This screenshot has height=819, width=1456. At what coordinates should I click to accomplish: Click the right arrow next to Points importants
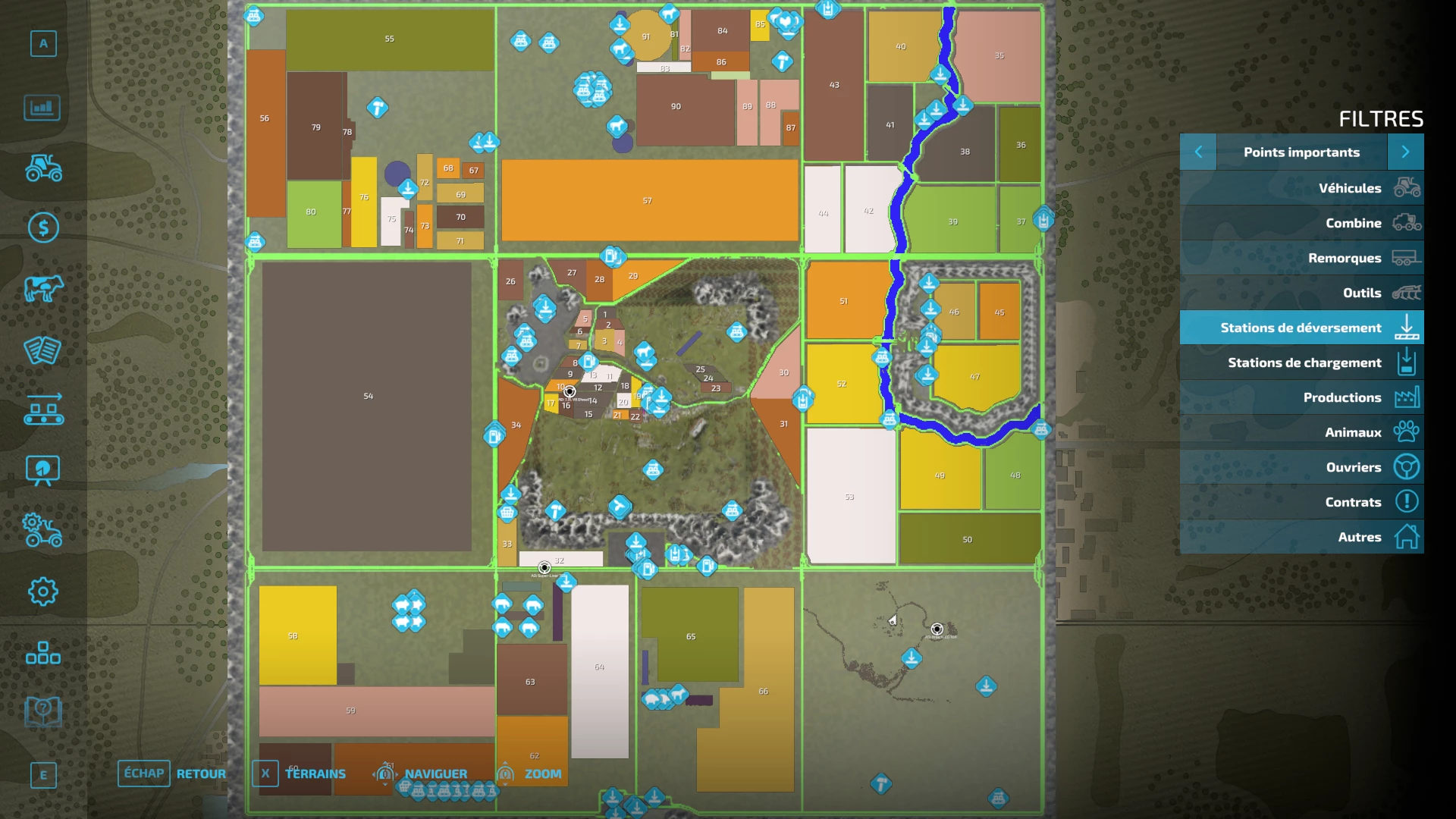click(1405, 152)
